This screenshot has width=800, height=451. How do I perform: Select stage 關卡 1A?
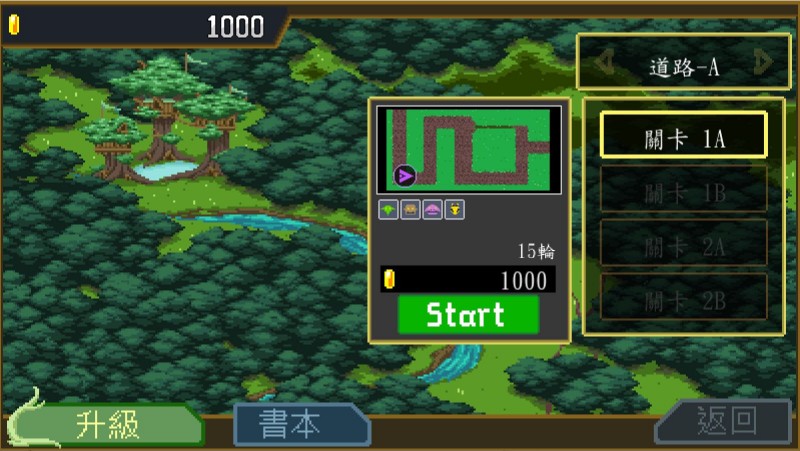pos(684,135)
